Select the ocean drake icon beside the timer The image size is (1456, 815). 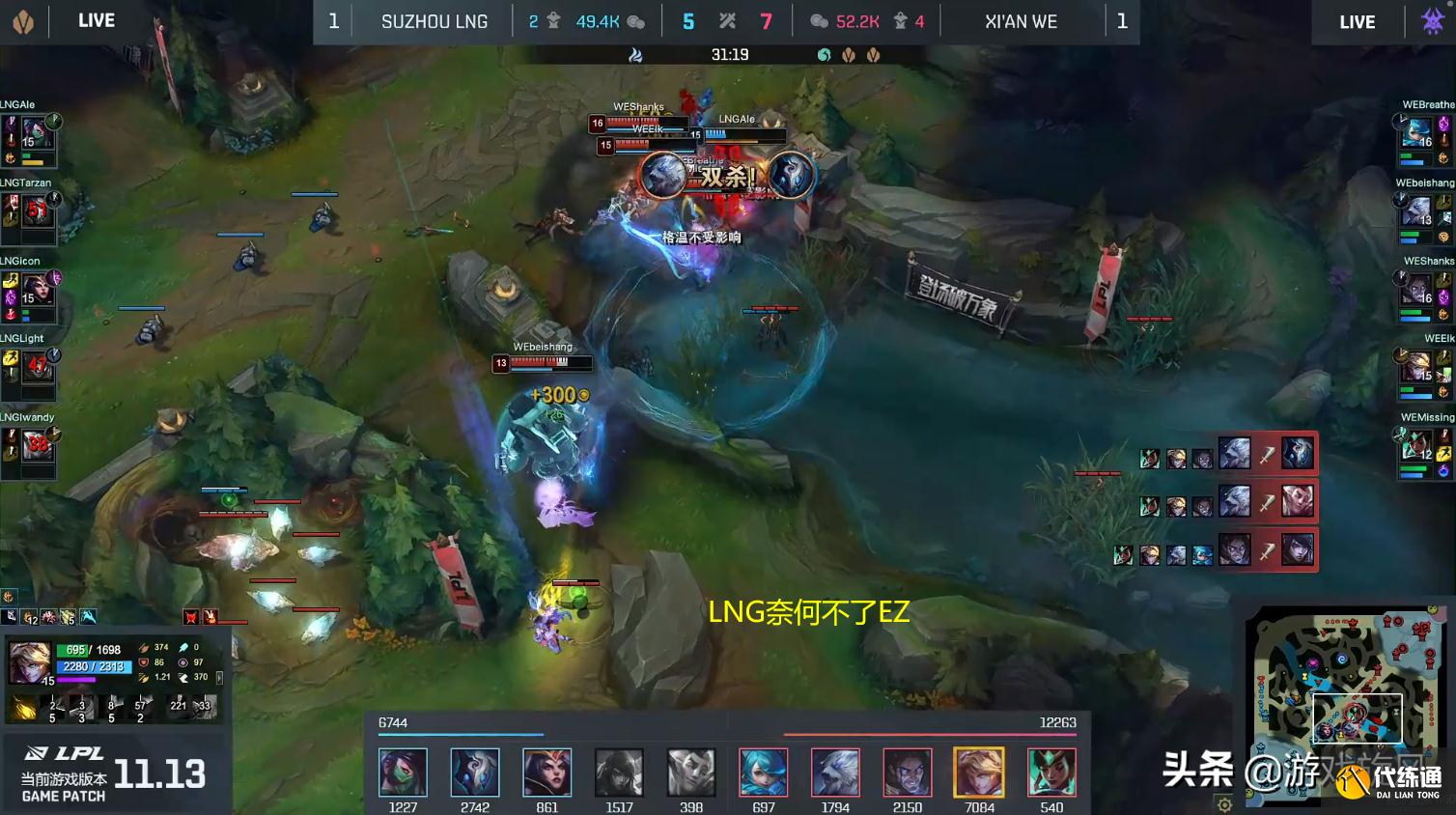[x=825, y=55]
